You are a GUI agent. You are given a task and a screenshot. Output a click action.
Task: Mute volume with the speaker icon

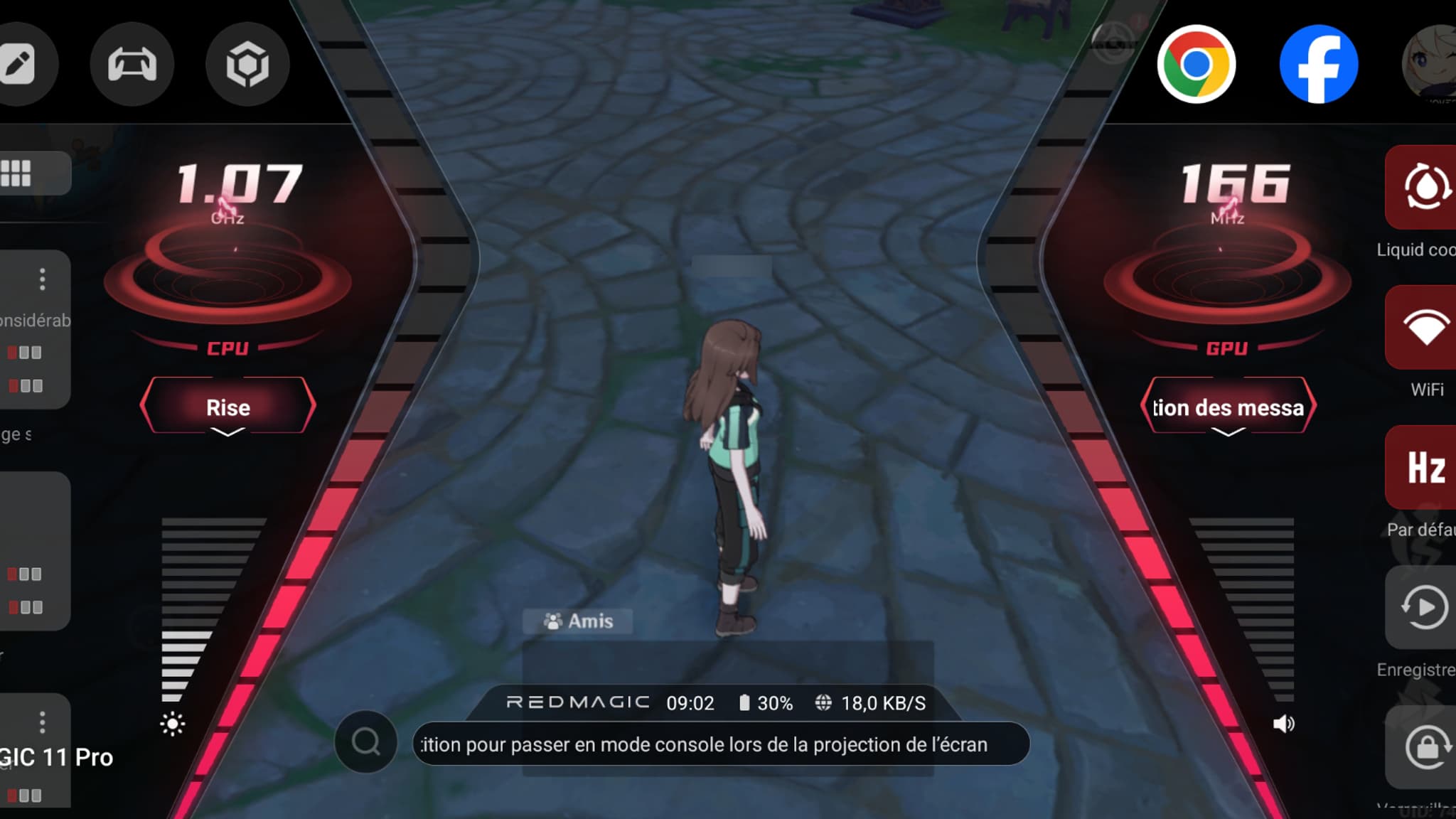point(1284,724)
